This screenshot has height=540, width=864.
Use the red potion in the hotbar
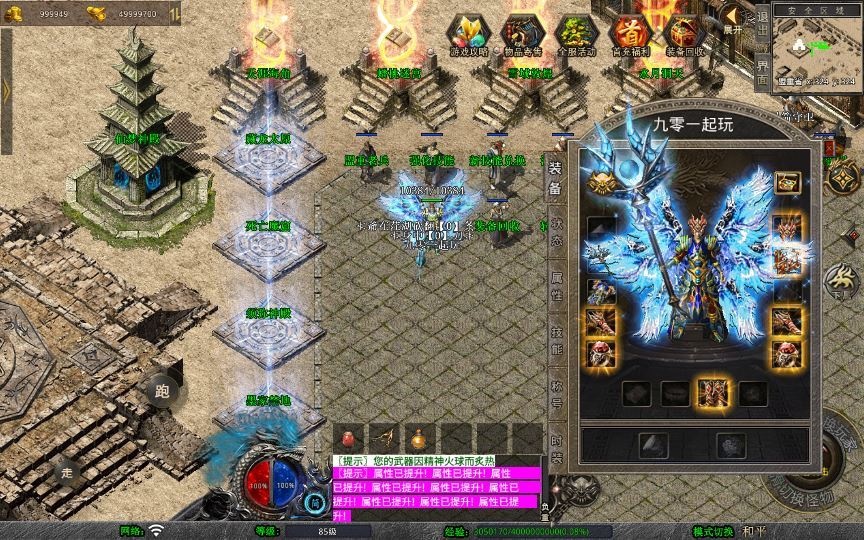[348, 437]
